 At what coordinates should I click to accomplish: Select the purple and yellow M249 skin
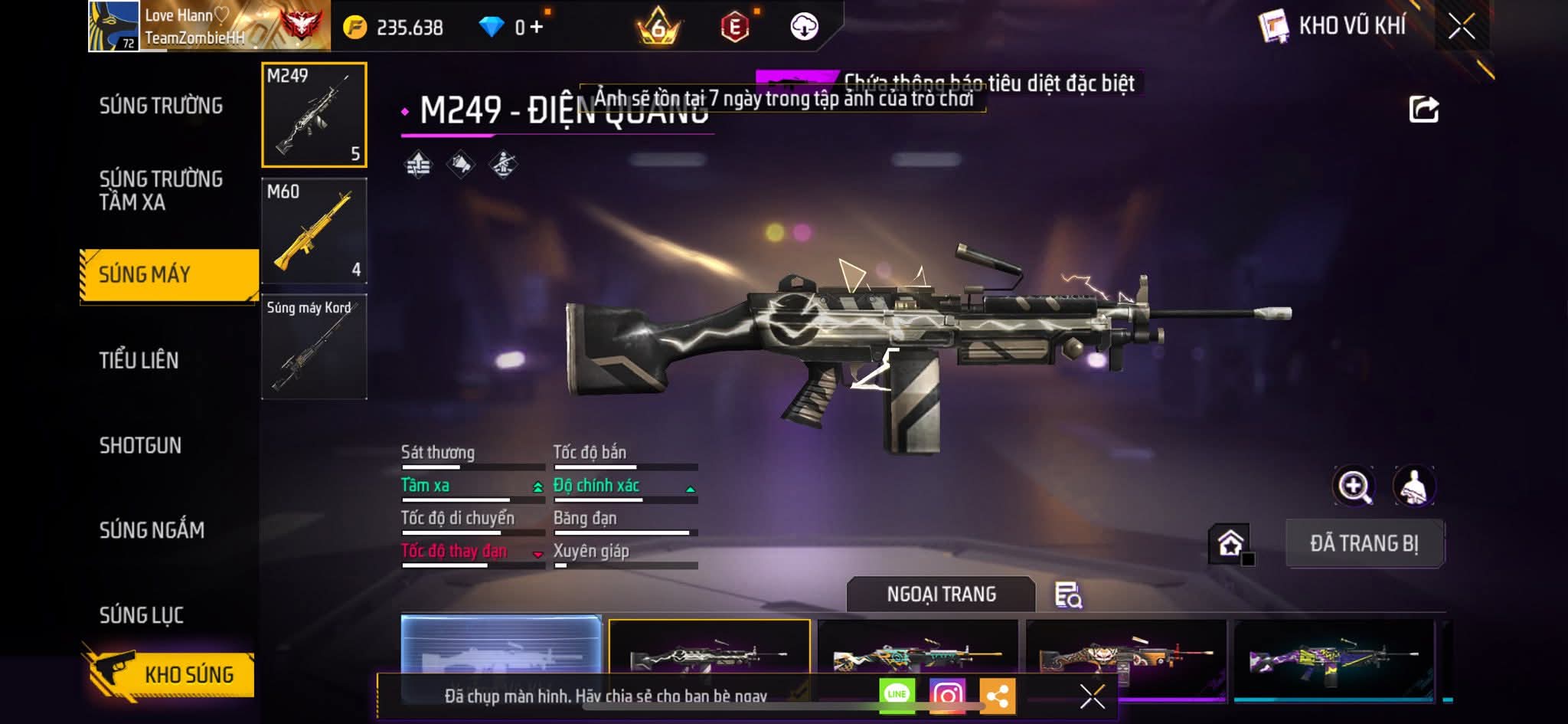click(1333, 657)
